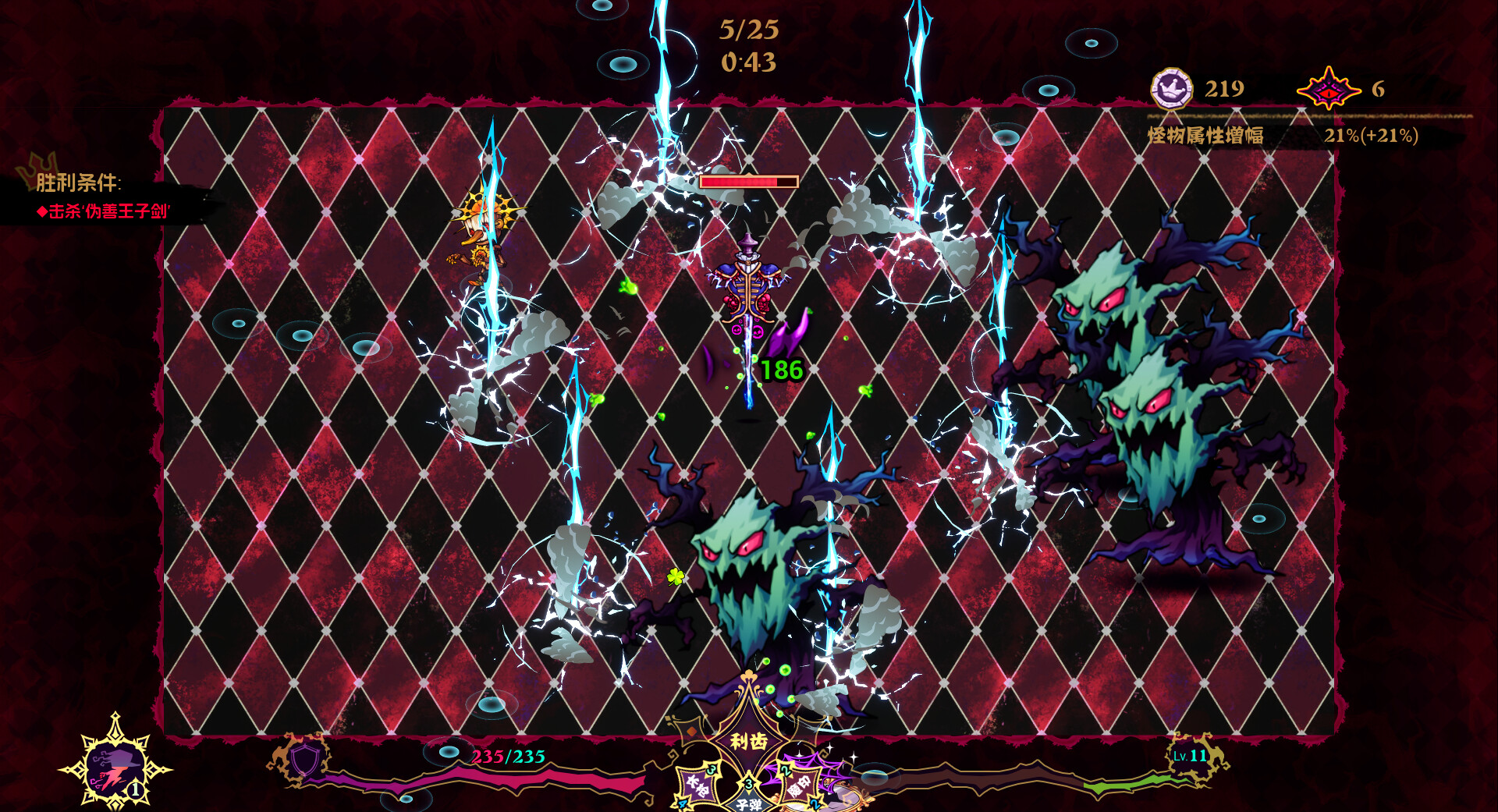Screen dimensions: 1498x812
Task: Click the boss health bar at top center
Action: pos(749,180)
